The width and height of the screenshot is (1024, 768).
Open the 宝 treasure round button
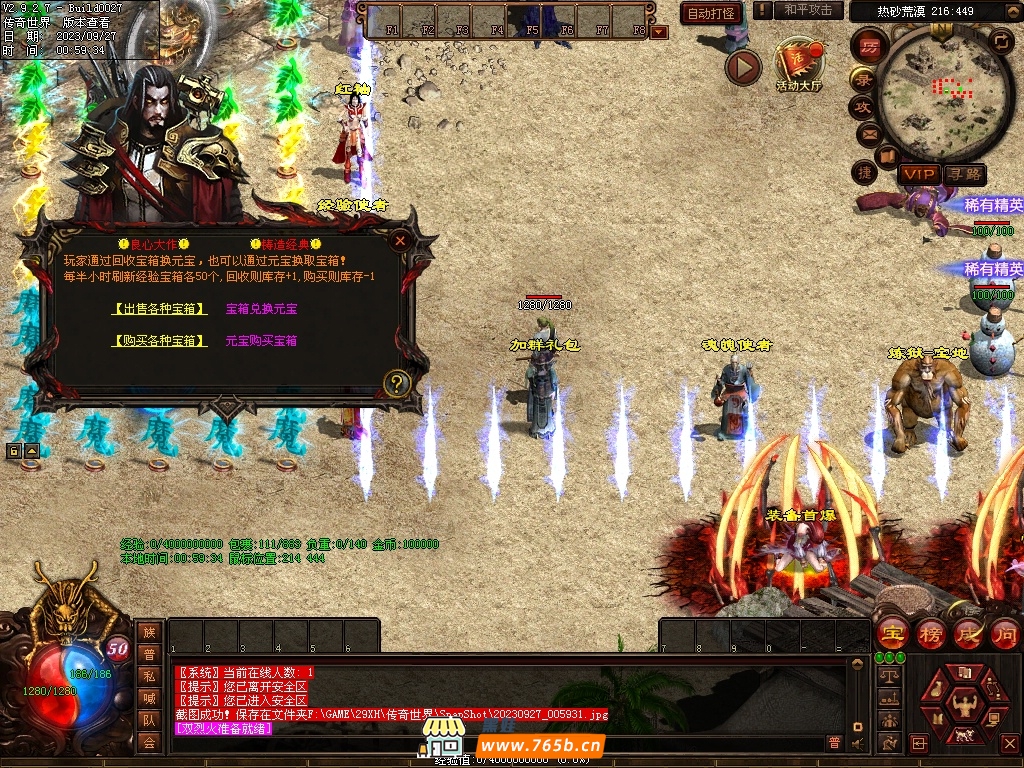point(891,633)
